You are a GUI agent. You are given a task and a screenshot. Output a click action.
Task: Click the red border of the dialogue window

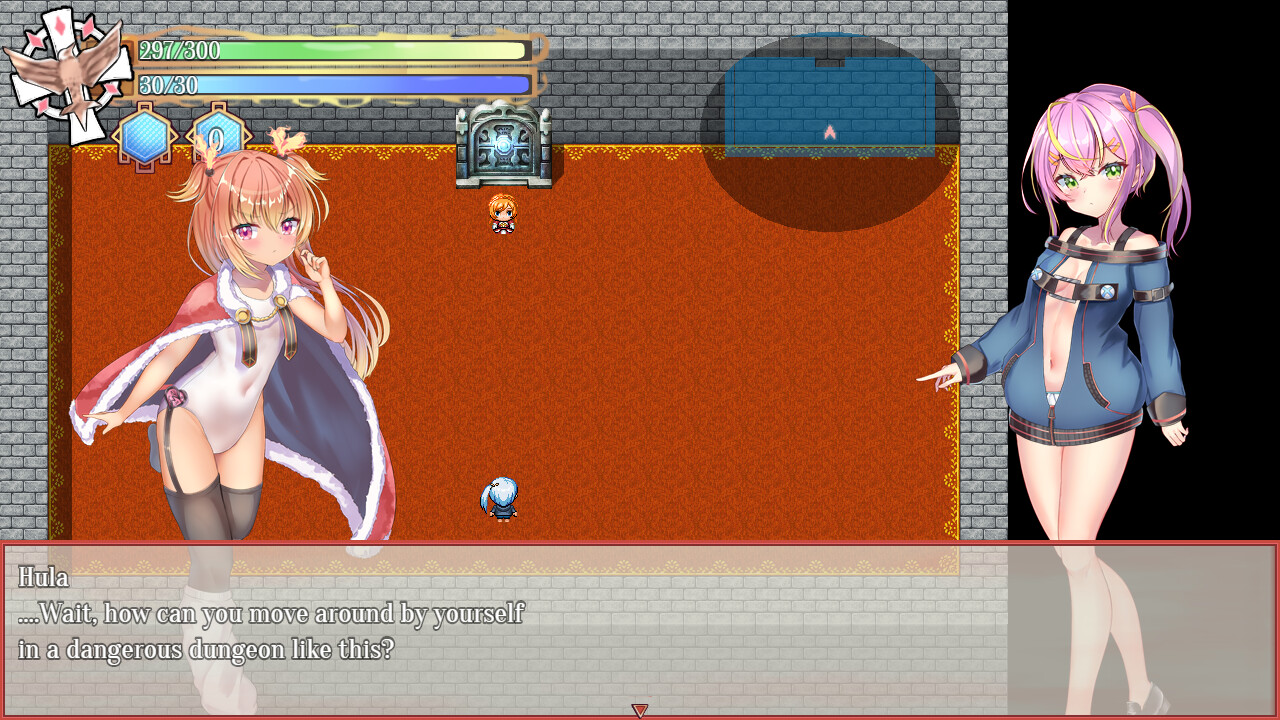point(640,543)
